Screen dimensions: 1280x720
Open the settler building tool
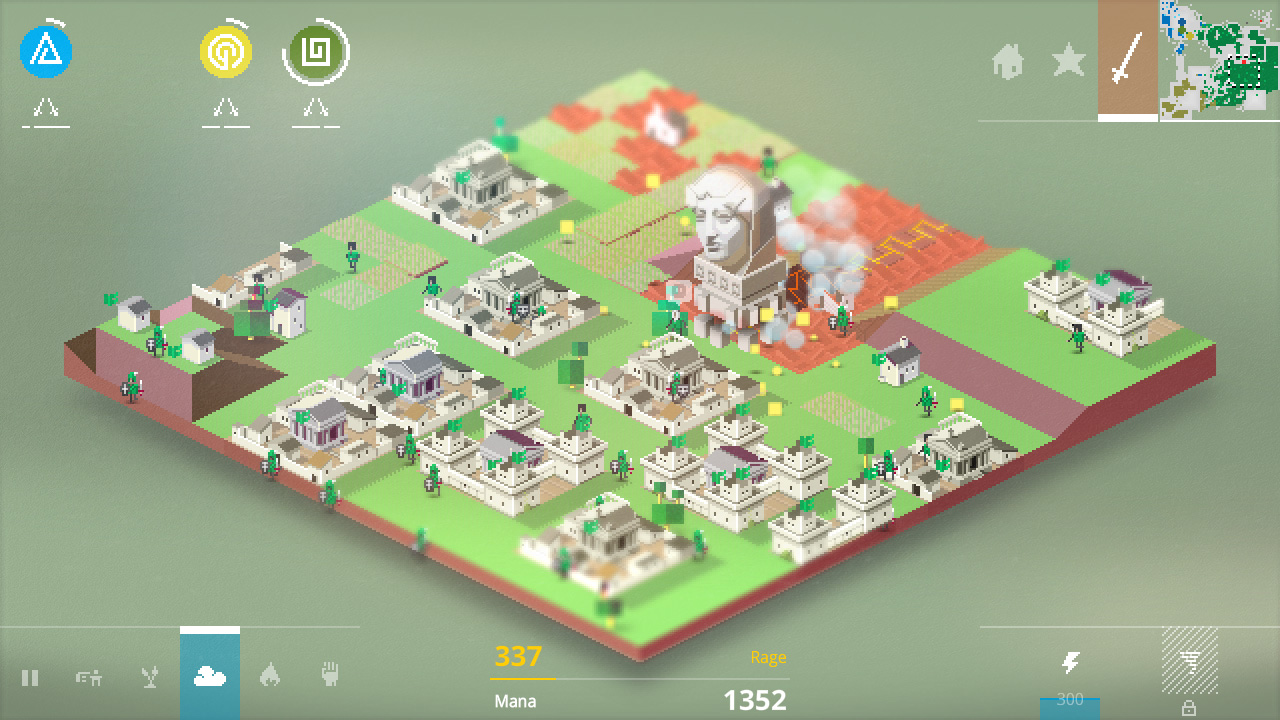point(88,677)
